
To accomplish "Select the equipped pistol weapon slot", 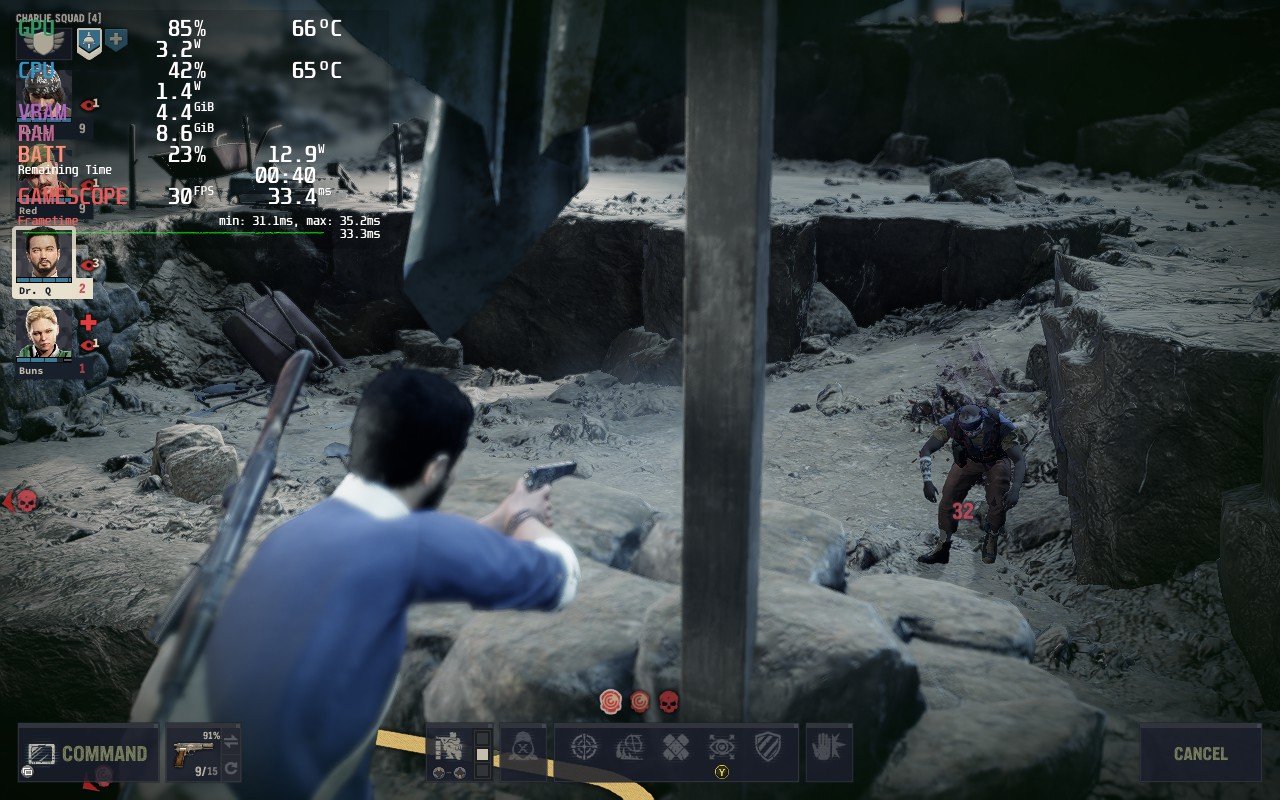I will [190, 752].
